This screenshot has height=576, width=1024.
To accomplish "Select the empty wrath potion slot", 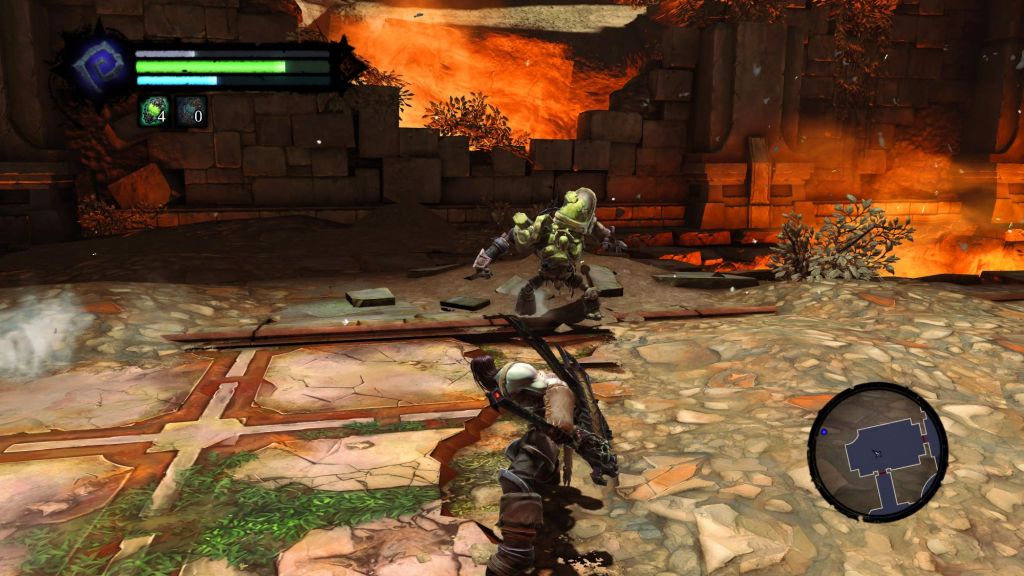I will (191, 110).
